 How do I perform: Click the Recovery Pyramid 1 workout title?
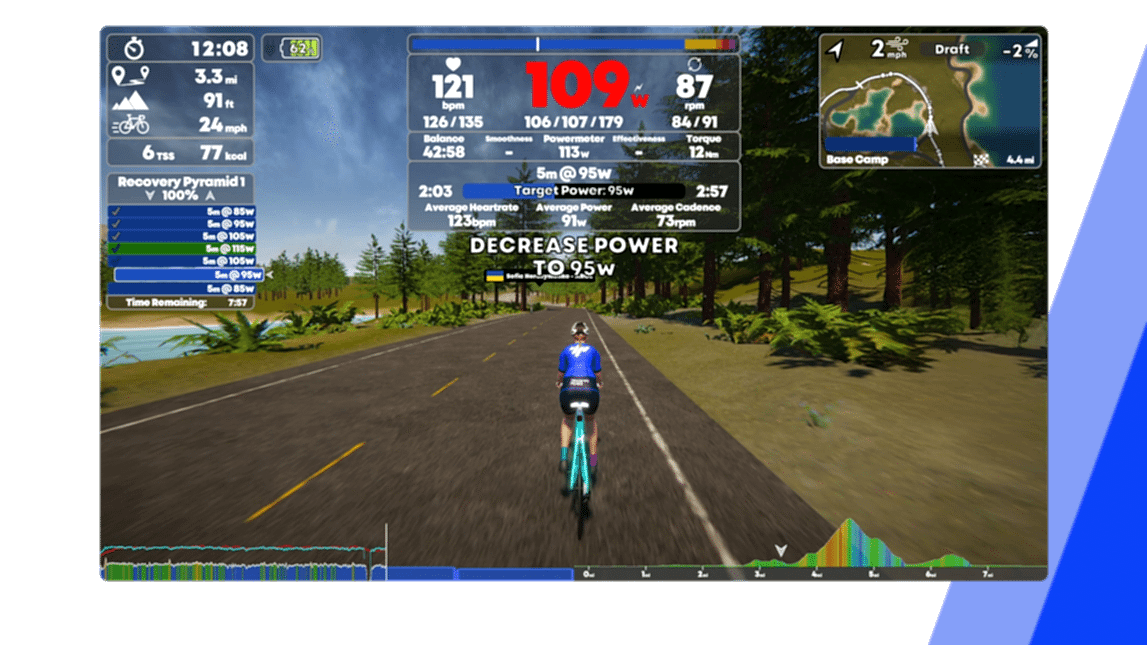tap(180, 182)
